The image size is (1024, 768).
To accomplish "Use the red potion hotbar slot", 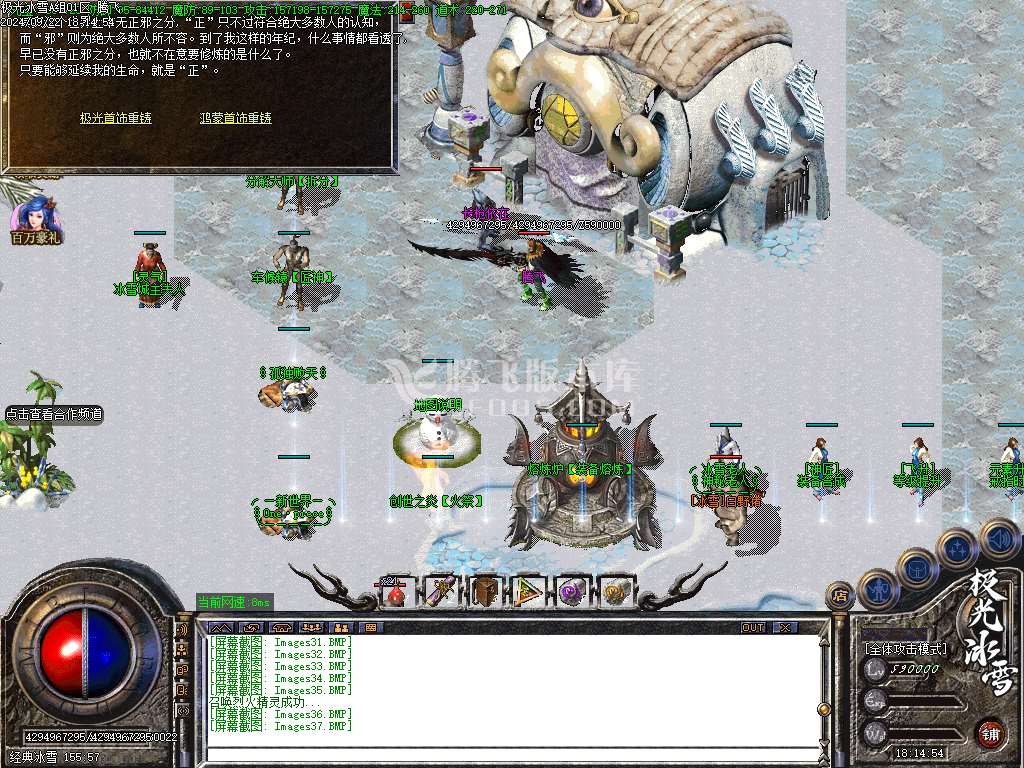I will [x=397, y=592].
